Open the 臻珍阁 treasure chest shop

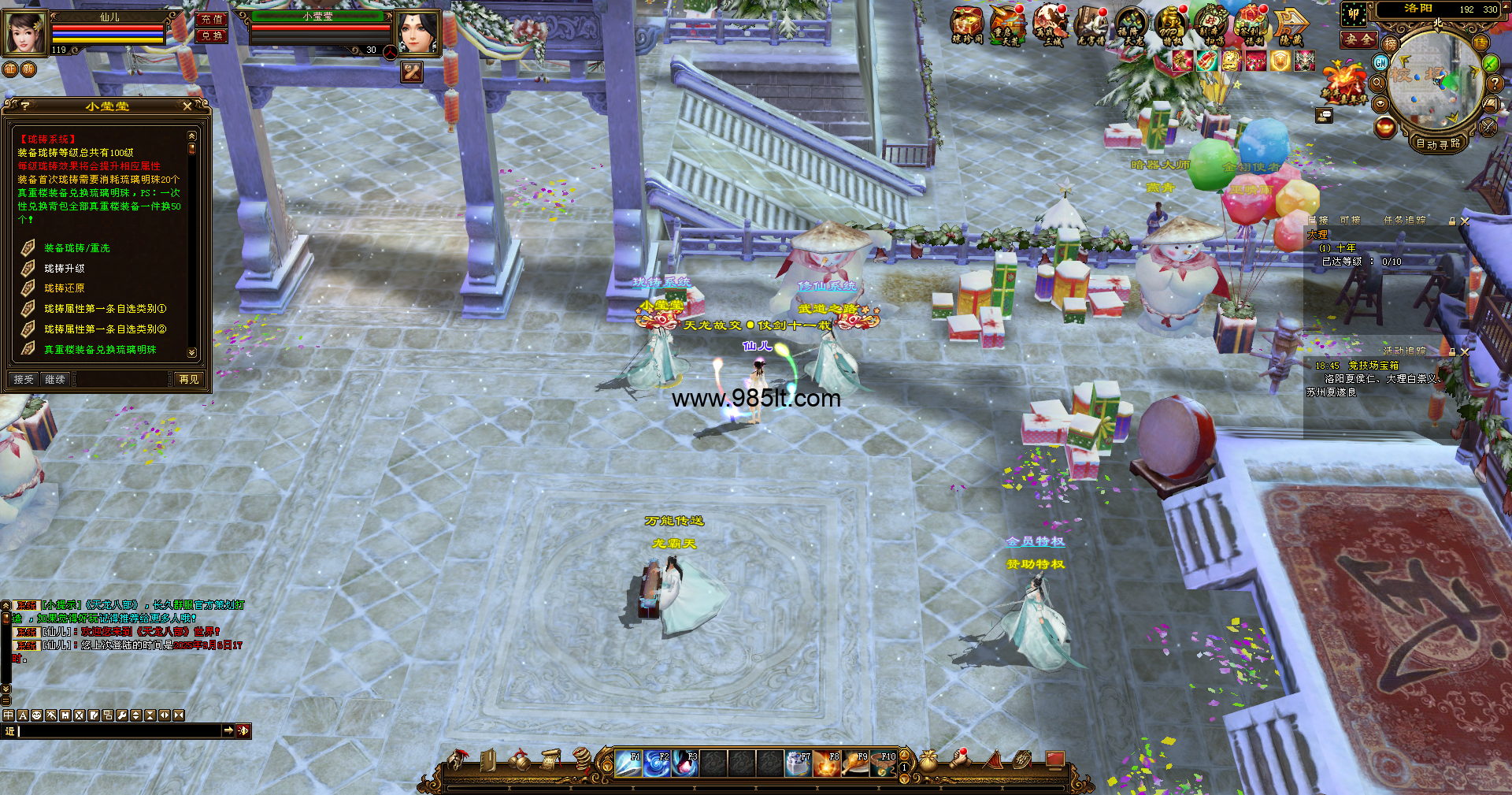tap(967, 25)
